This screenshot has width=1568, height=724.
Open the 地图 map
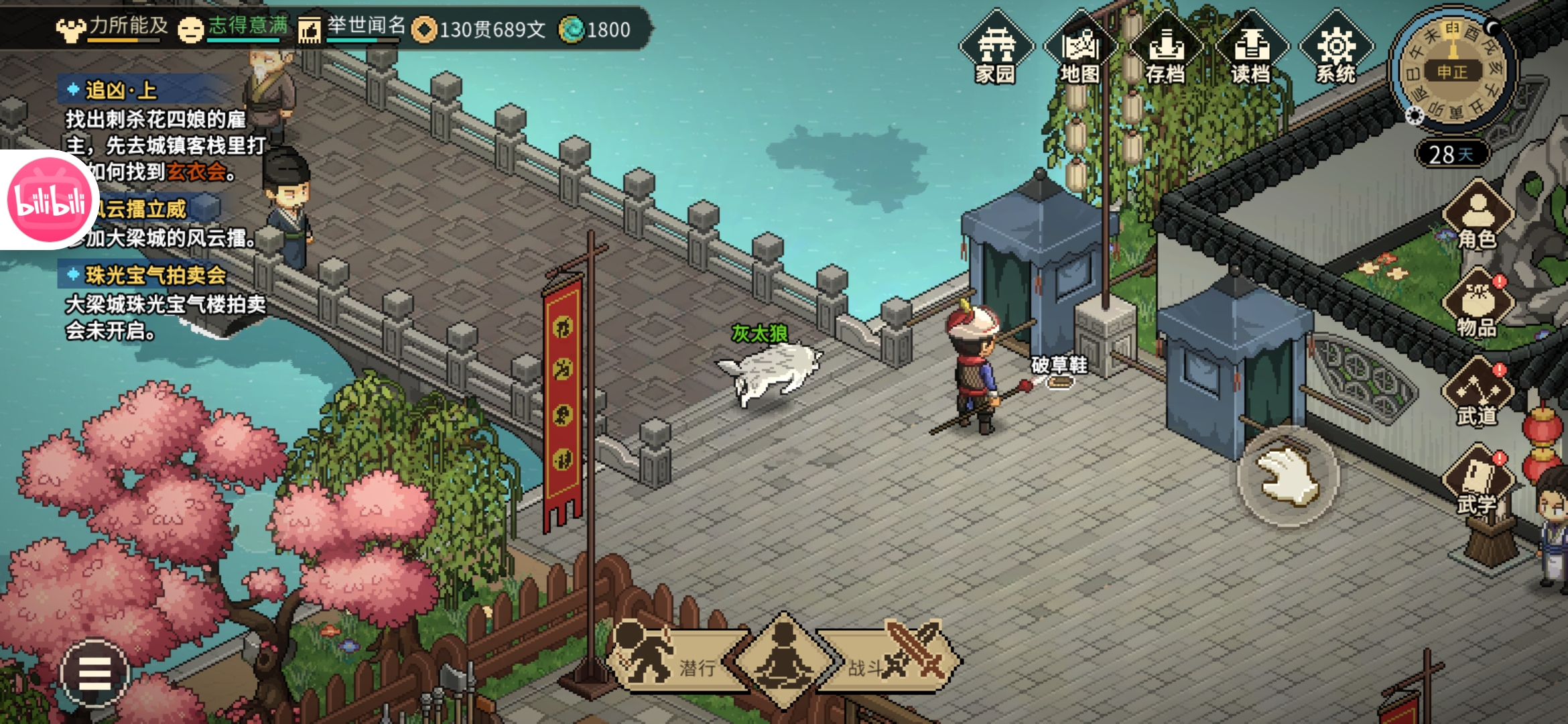click(x=1080, y=48)
